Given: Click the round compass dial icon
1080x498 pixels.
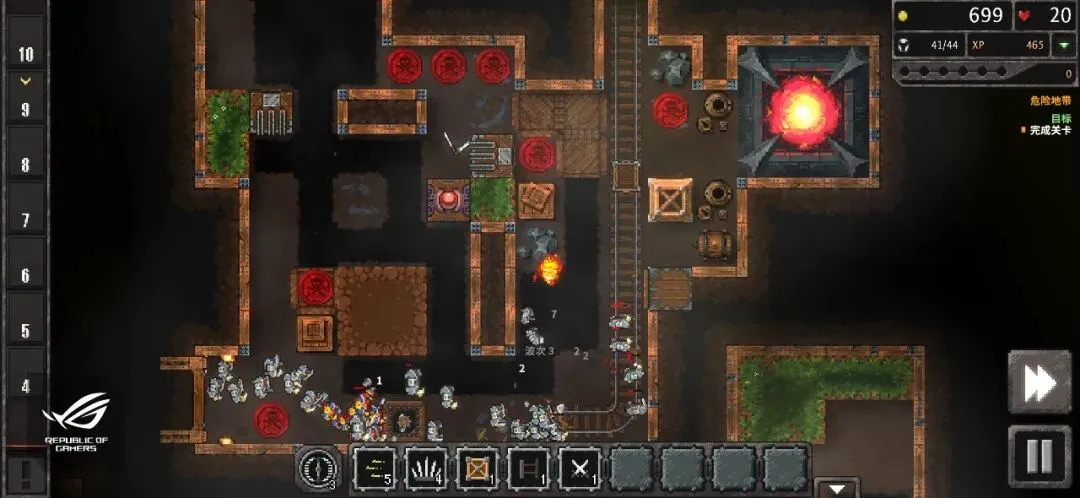Looking at the screenshot, I should (x=317, y=468).
